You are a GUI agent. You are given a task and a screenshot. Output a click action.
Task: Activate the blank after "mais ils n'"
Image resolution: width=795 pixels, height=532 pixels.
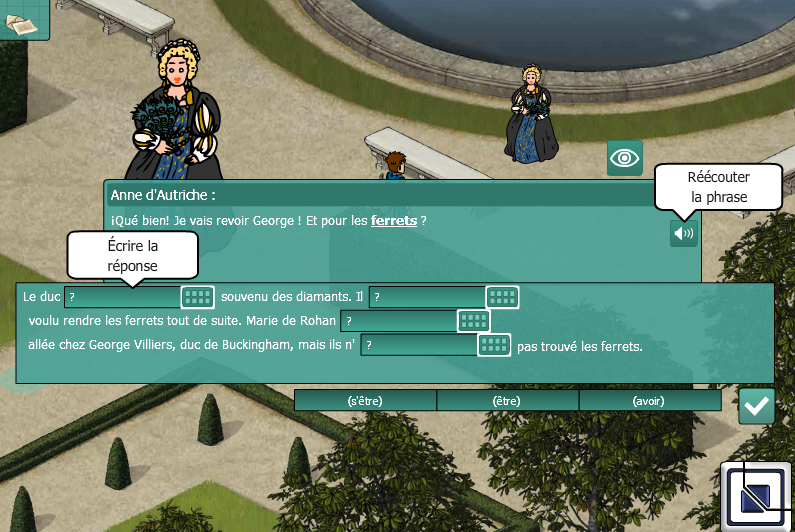coord(419,345)
